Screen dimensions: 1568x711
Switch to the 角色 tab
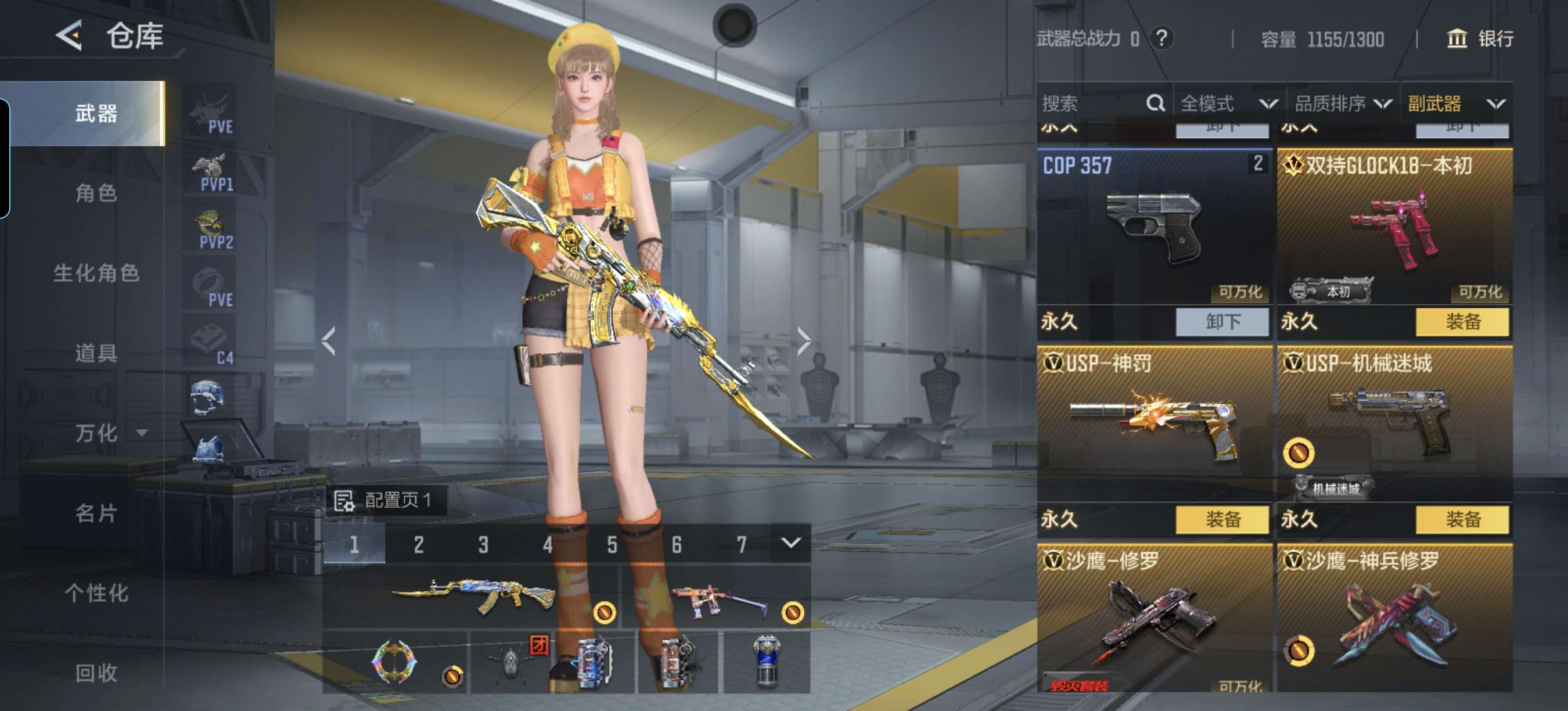point(96,193)
